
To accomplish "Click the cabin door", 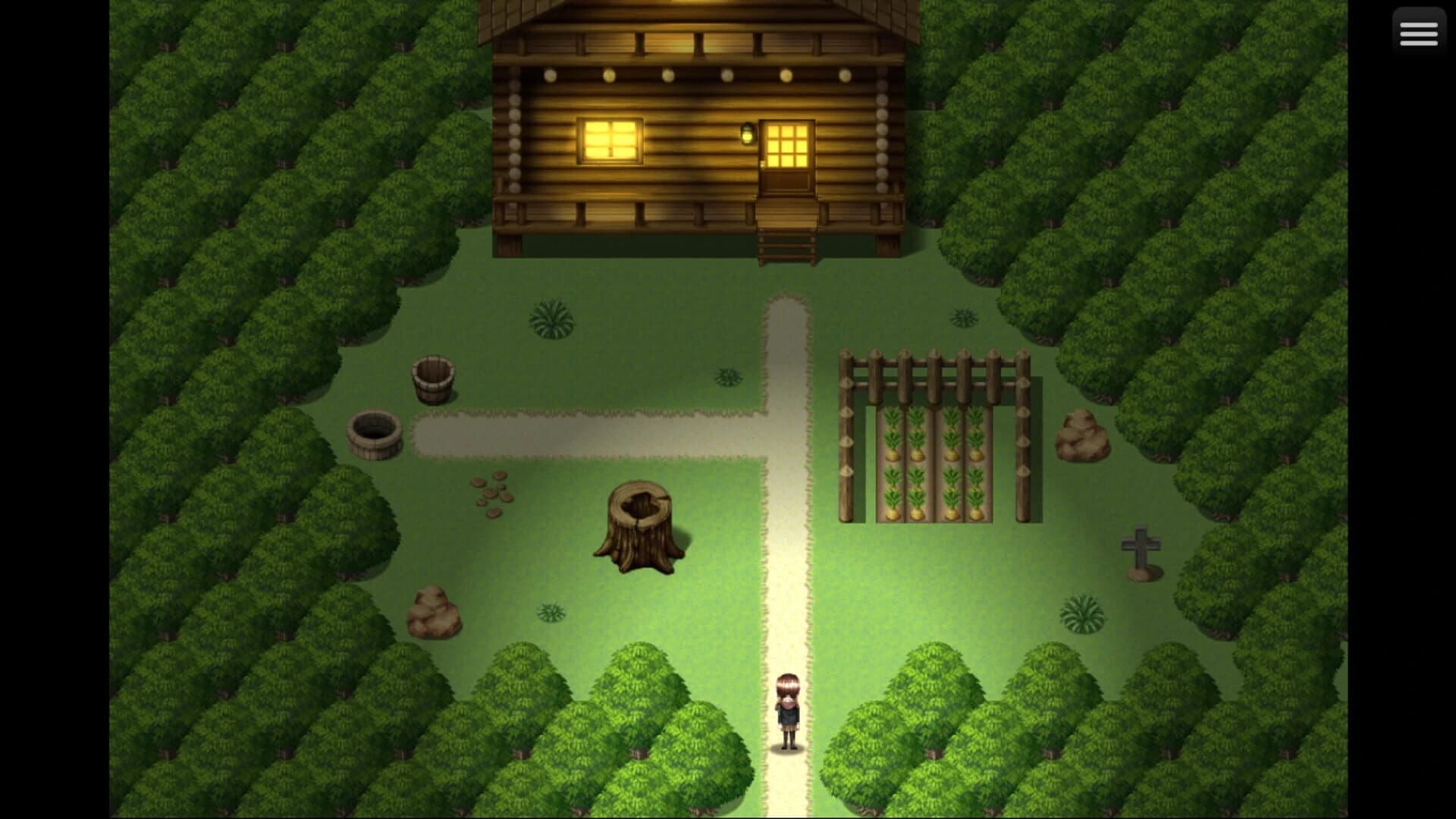I will 789,155.
